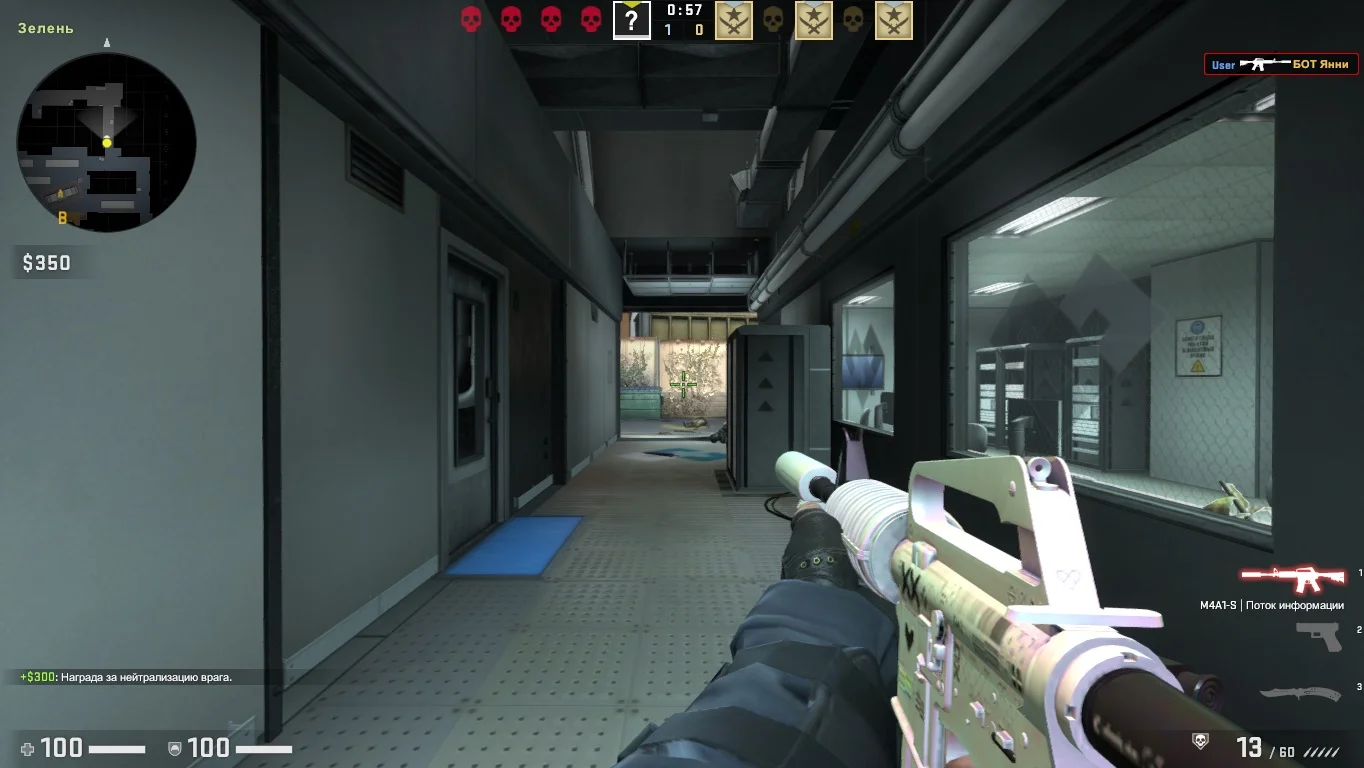
Task: Choose the knife weapon slot
Action: pyautogui.click(x=1299, y=693)
